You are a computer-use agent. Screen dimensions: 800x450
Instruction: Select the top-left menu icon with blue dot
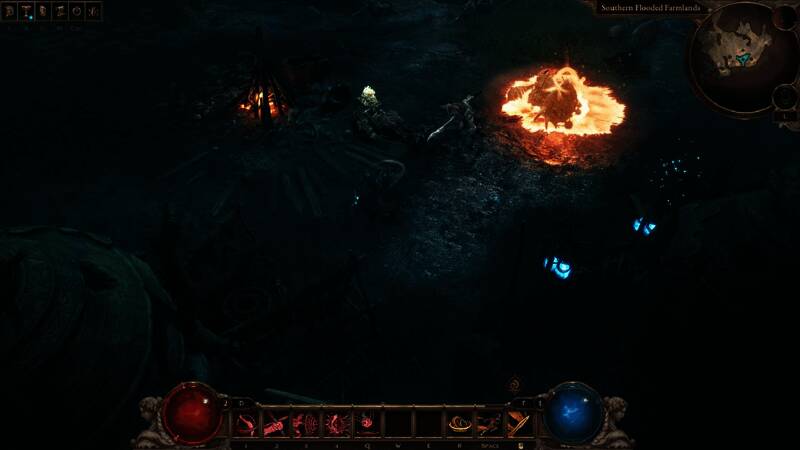pyautogui.click(x=27, y=12)
